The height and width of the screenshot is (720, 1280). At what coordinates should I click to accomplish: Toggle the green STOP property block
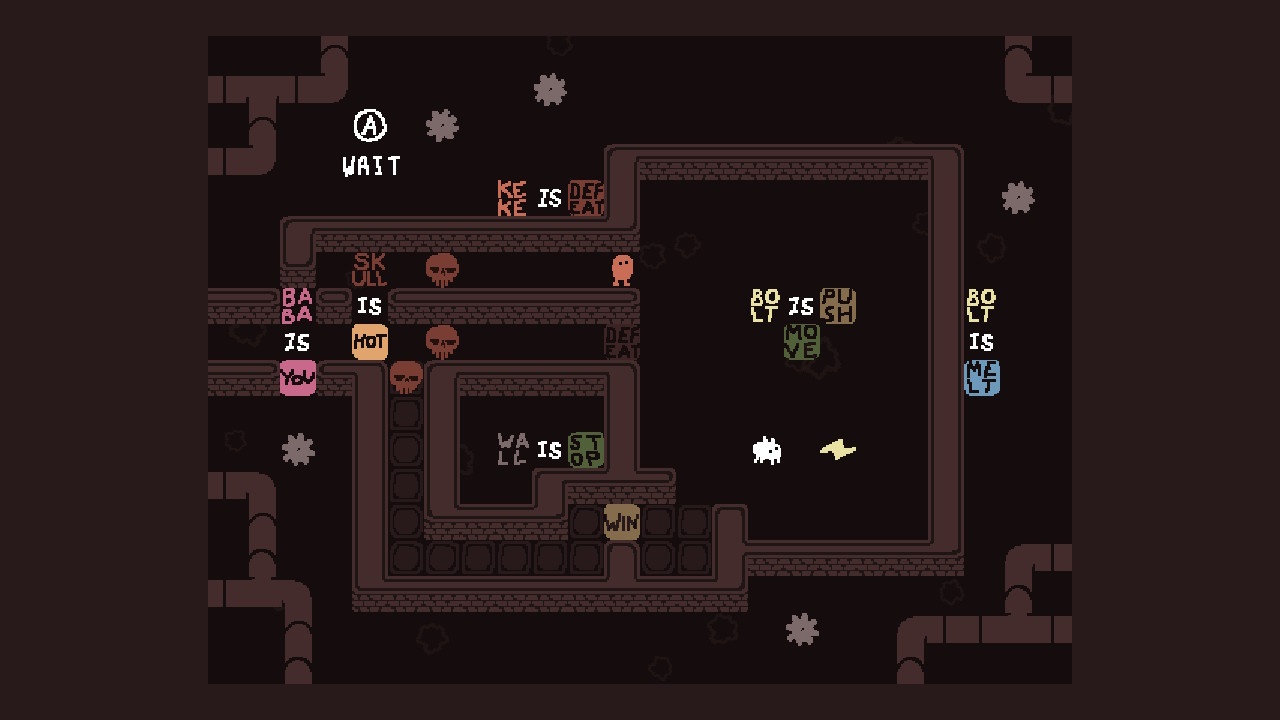coord(588,451)
